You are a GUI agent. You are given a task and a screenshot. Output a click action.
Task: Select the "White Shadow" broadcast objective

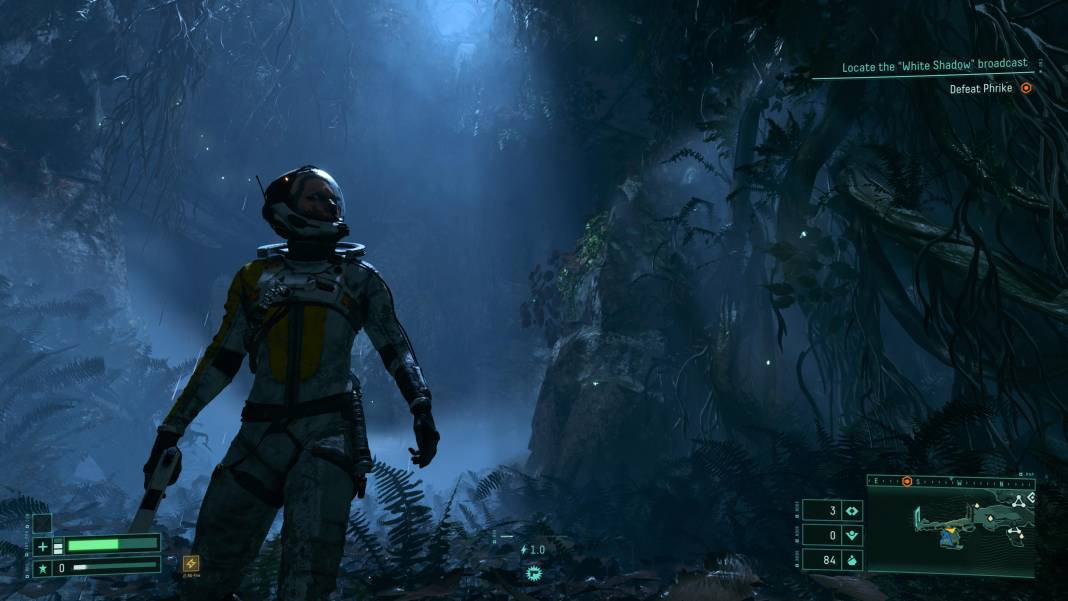934,66
